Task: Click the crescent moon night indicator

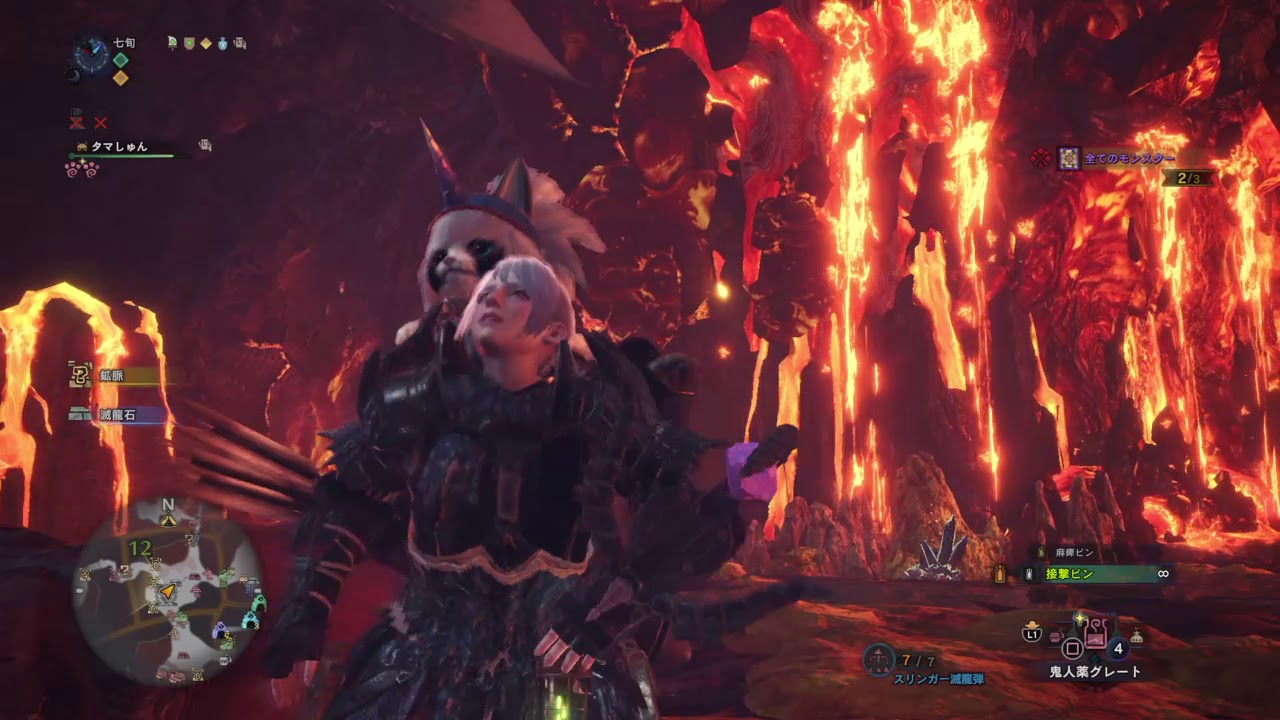Action: click(72, 75)
